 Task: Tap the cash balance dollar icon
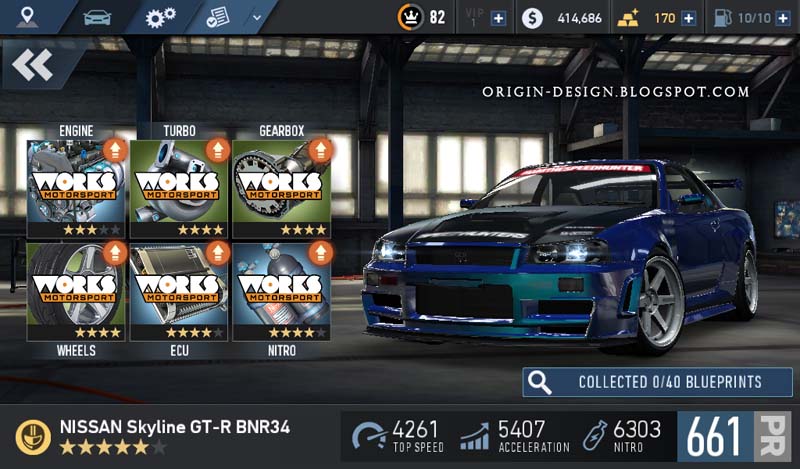point(533,18)
